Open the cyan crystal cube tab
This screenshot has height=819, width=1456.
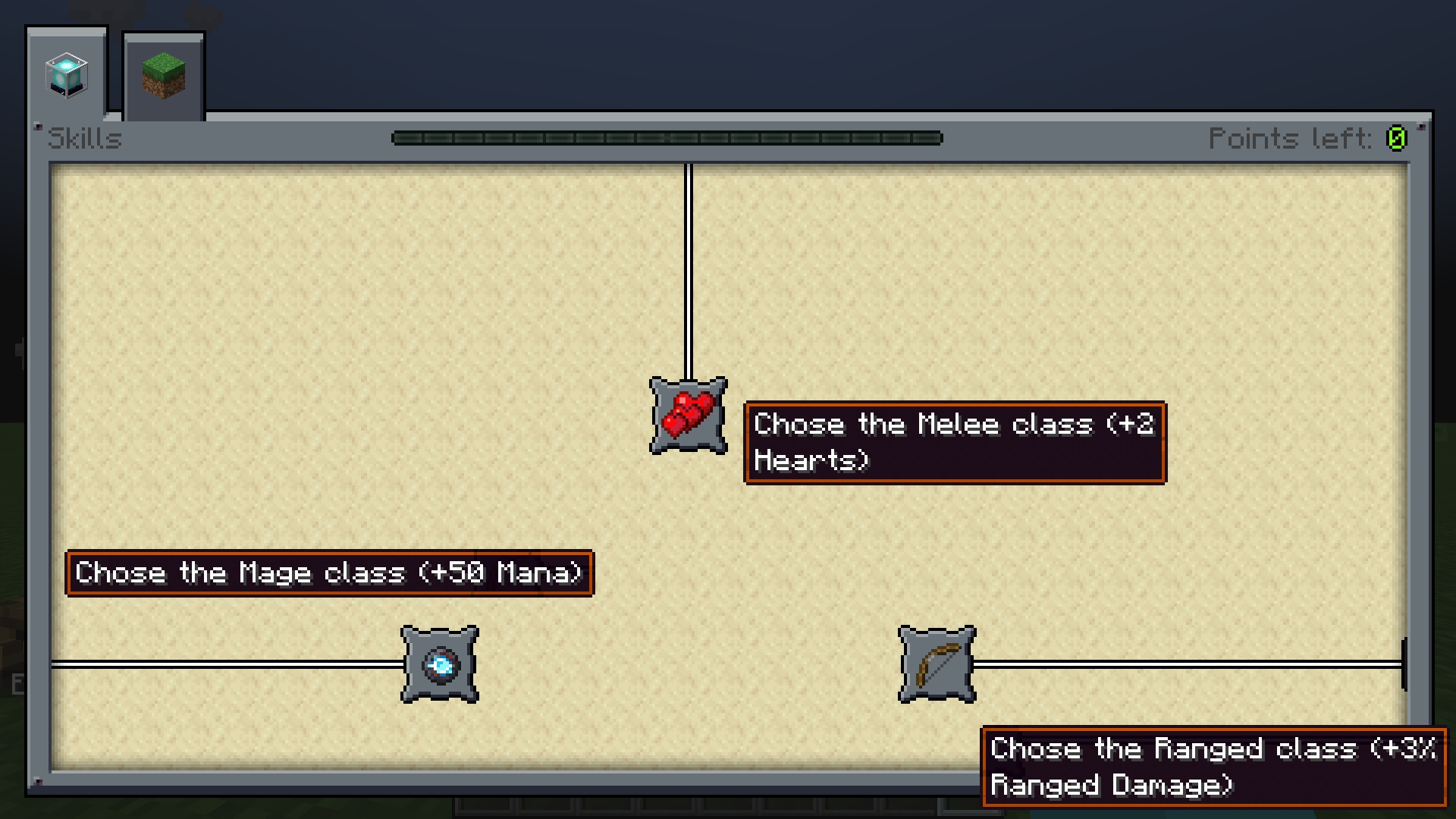coord(67,74)
